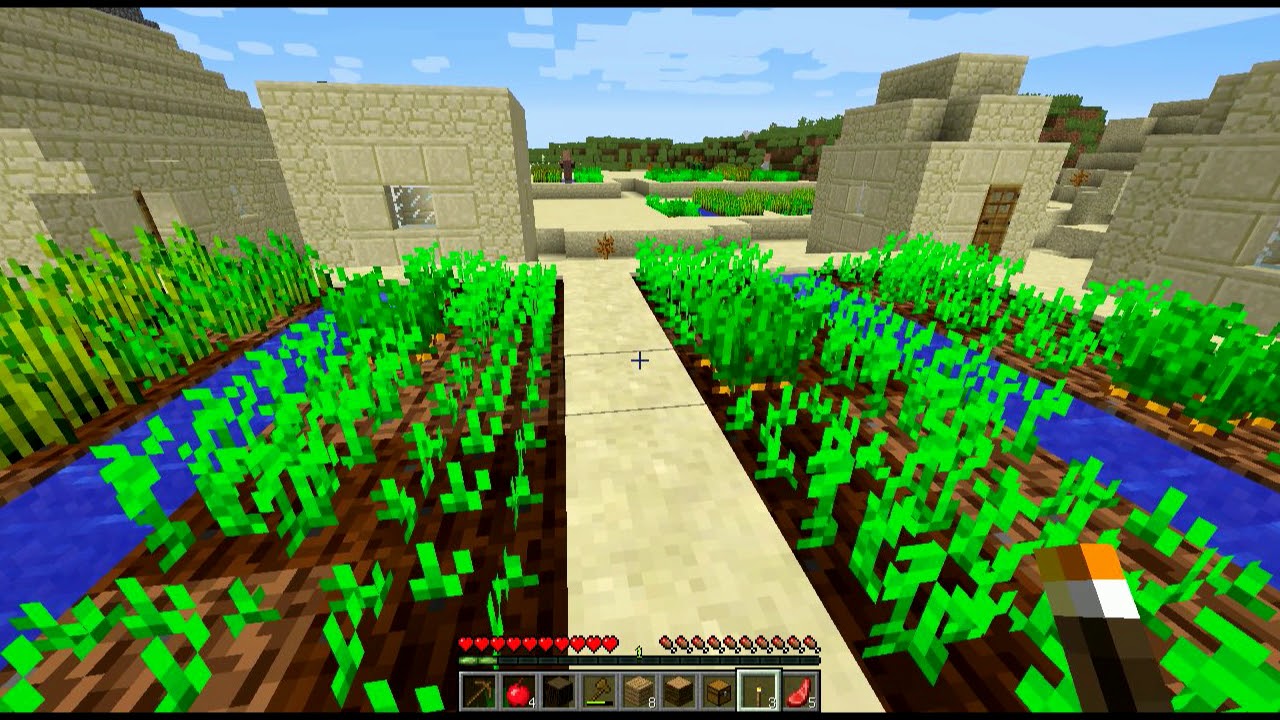Viewport: 1280px width, 720px height.
Task: Click the villager standing in the distance
Action: pyautogui.click(x=567, y=168)
